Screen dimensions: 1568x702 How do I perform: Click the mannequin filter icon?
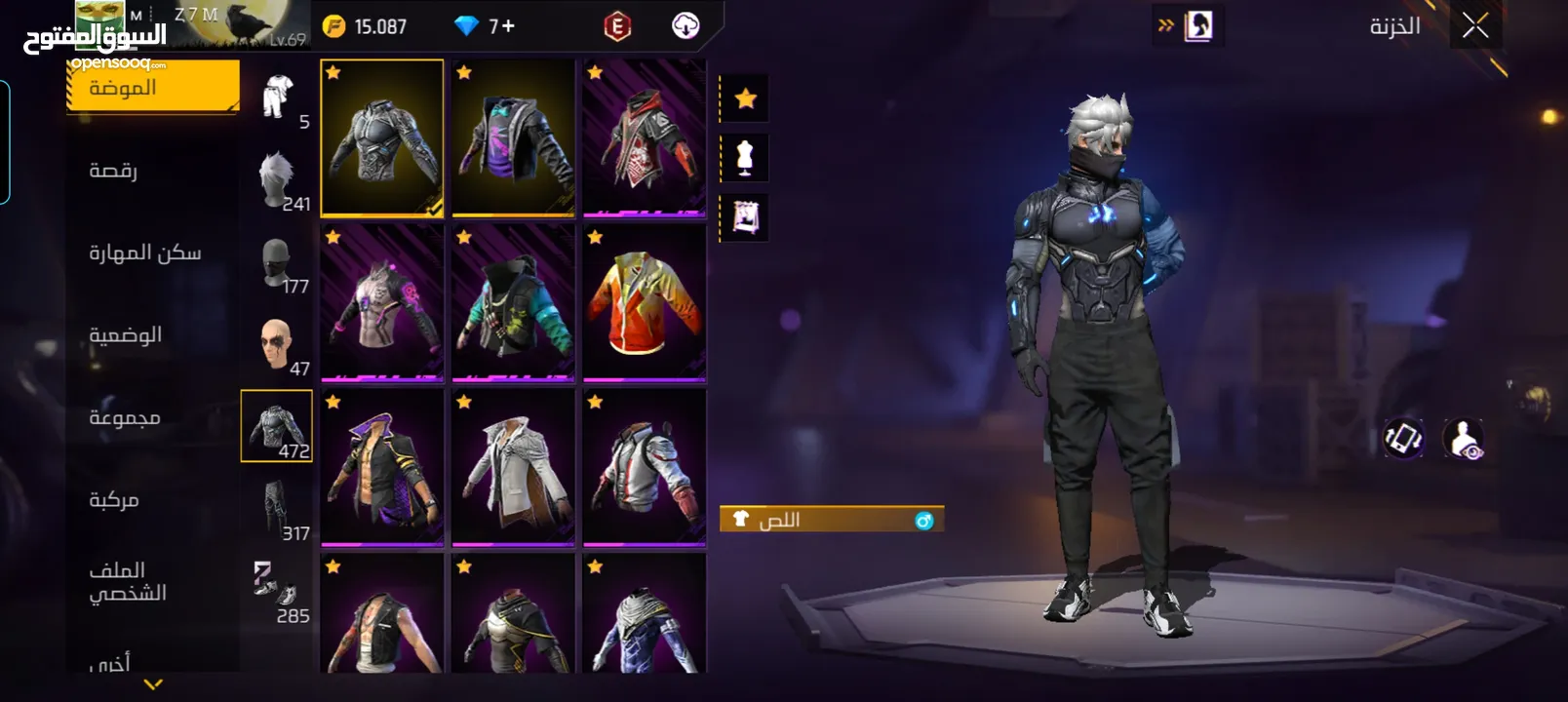[x=745, y=158]
